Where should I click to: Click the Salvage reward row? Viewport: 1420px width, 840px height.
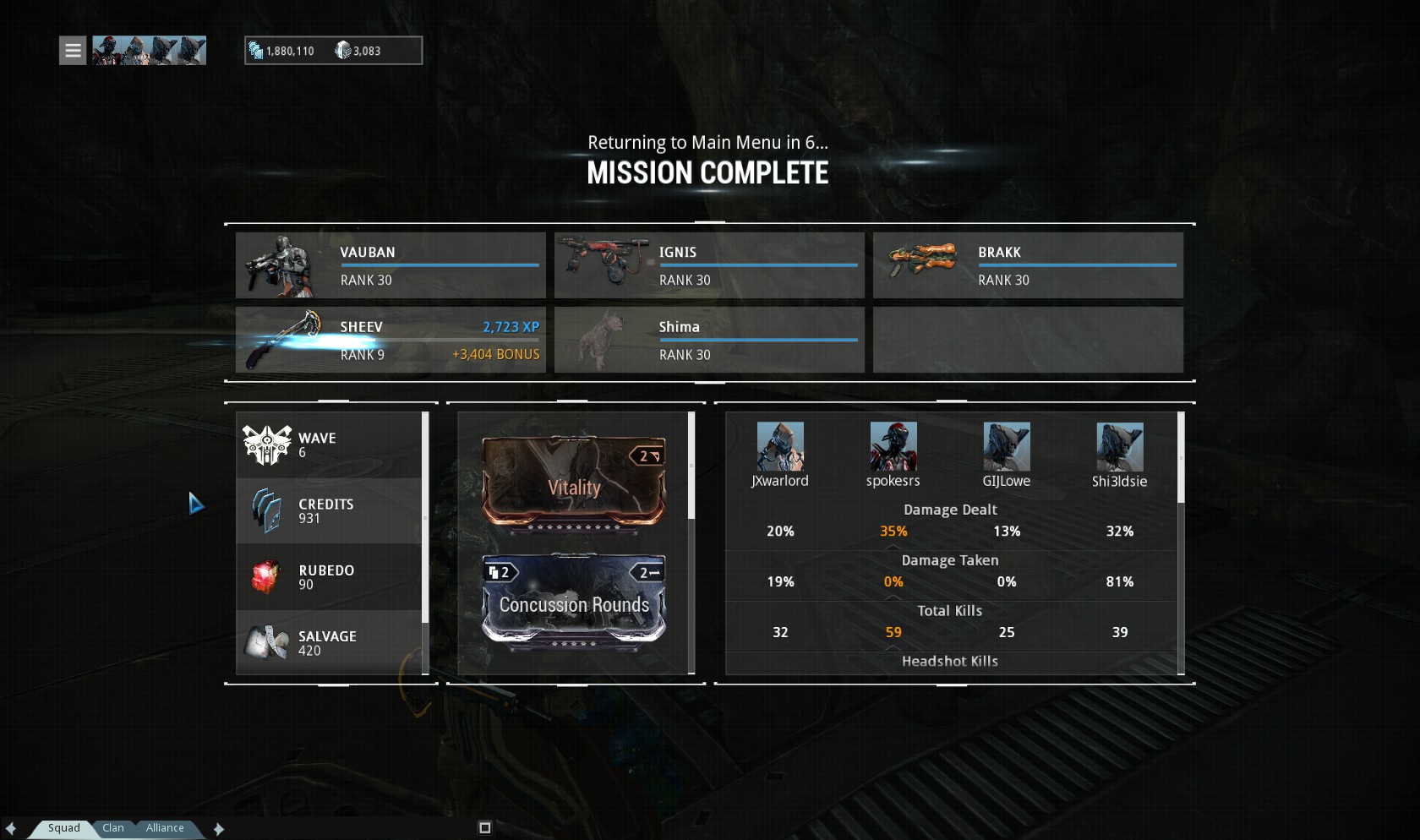point(330,643)
